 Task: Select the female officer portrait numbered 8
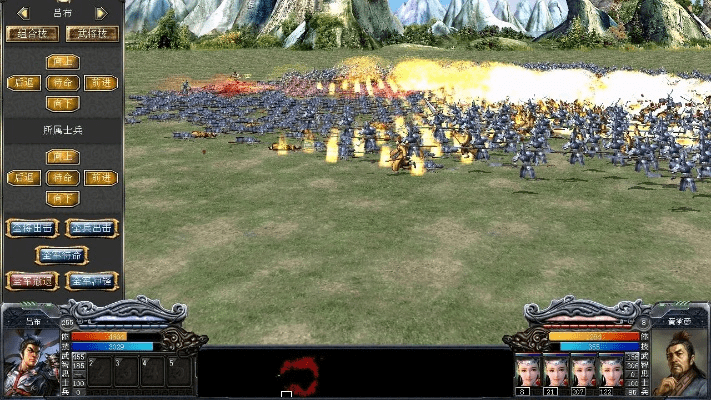(x=526, y=369)
